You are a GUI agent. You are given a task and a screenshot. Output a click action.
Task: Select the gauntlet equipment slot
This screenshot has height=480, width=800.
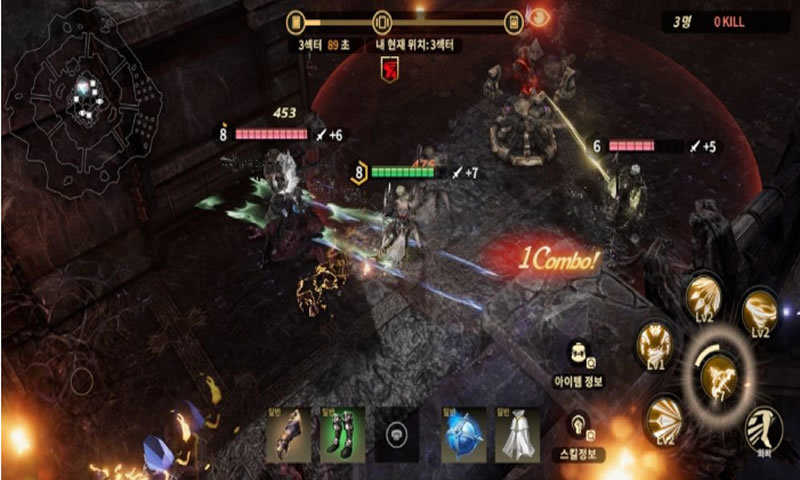pos(287,435)
